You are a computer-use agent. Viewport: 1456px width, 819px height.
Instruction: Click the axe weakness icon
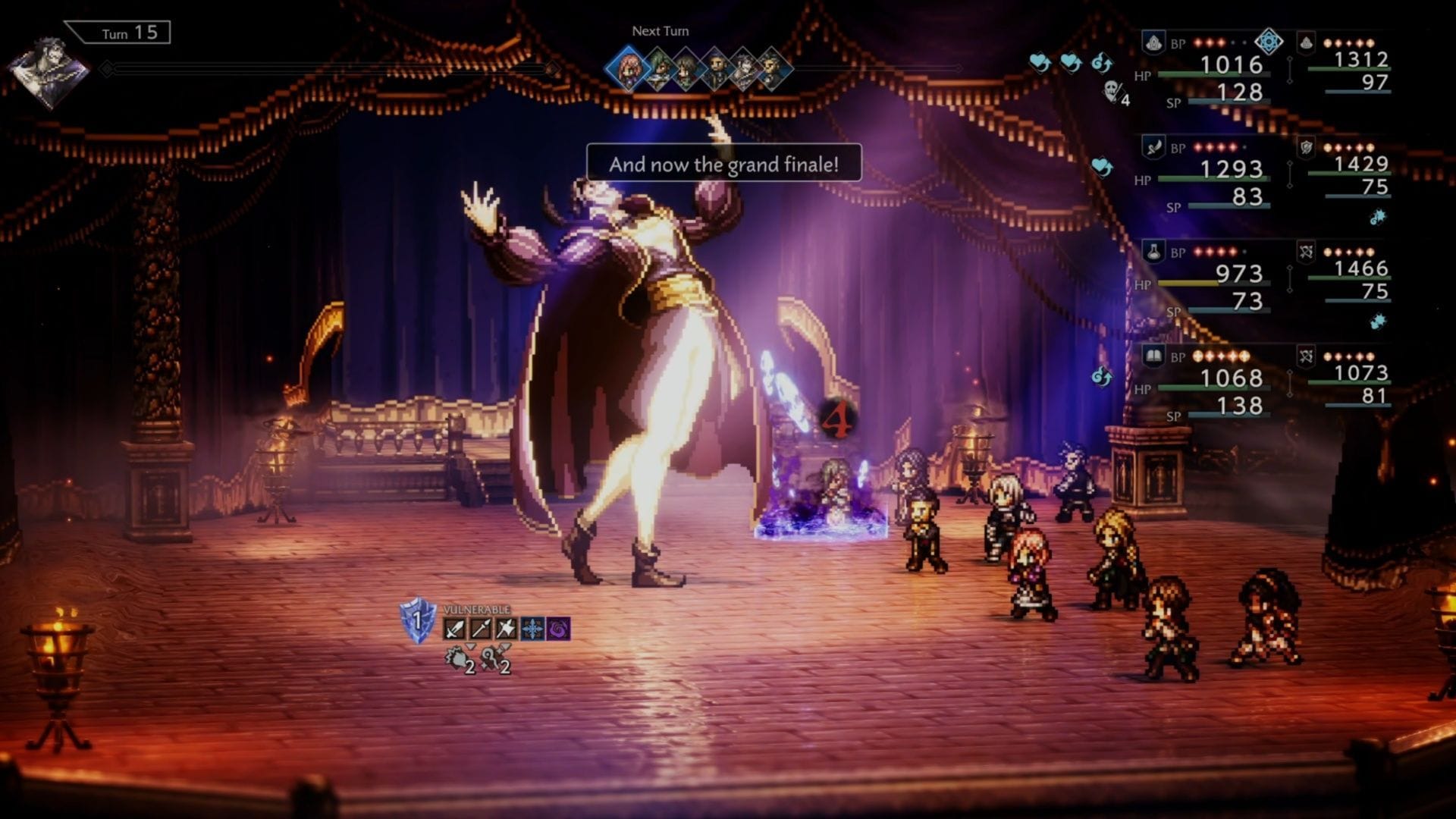pos(506,629)
